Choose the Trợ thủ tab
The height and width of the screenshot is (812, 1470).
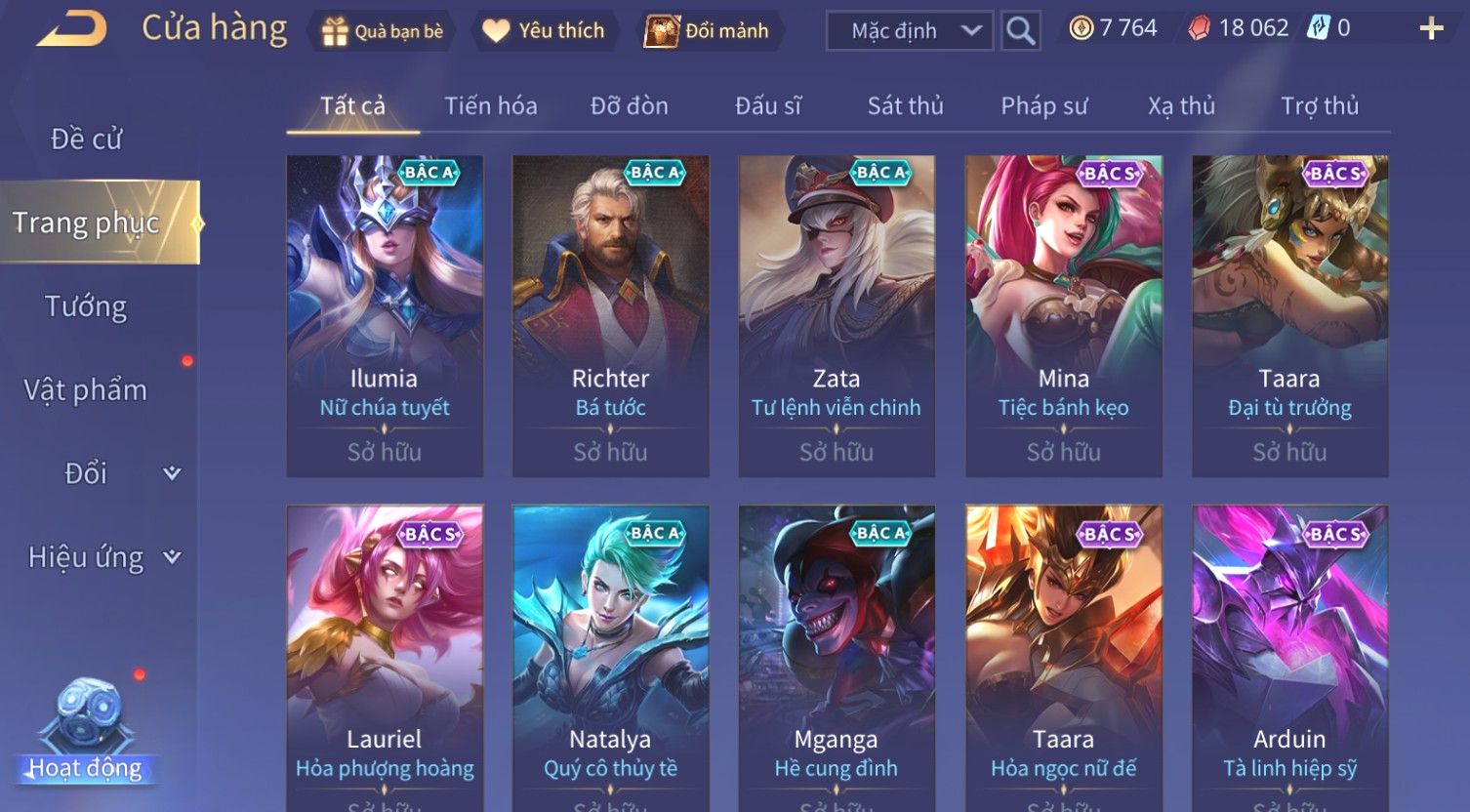[1320, 105]
